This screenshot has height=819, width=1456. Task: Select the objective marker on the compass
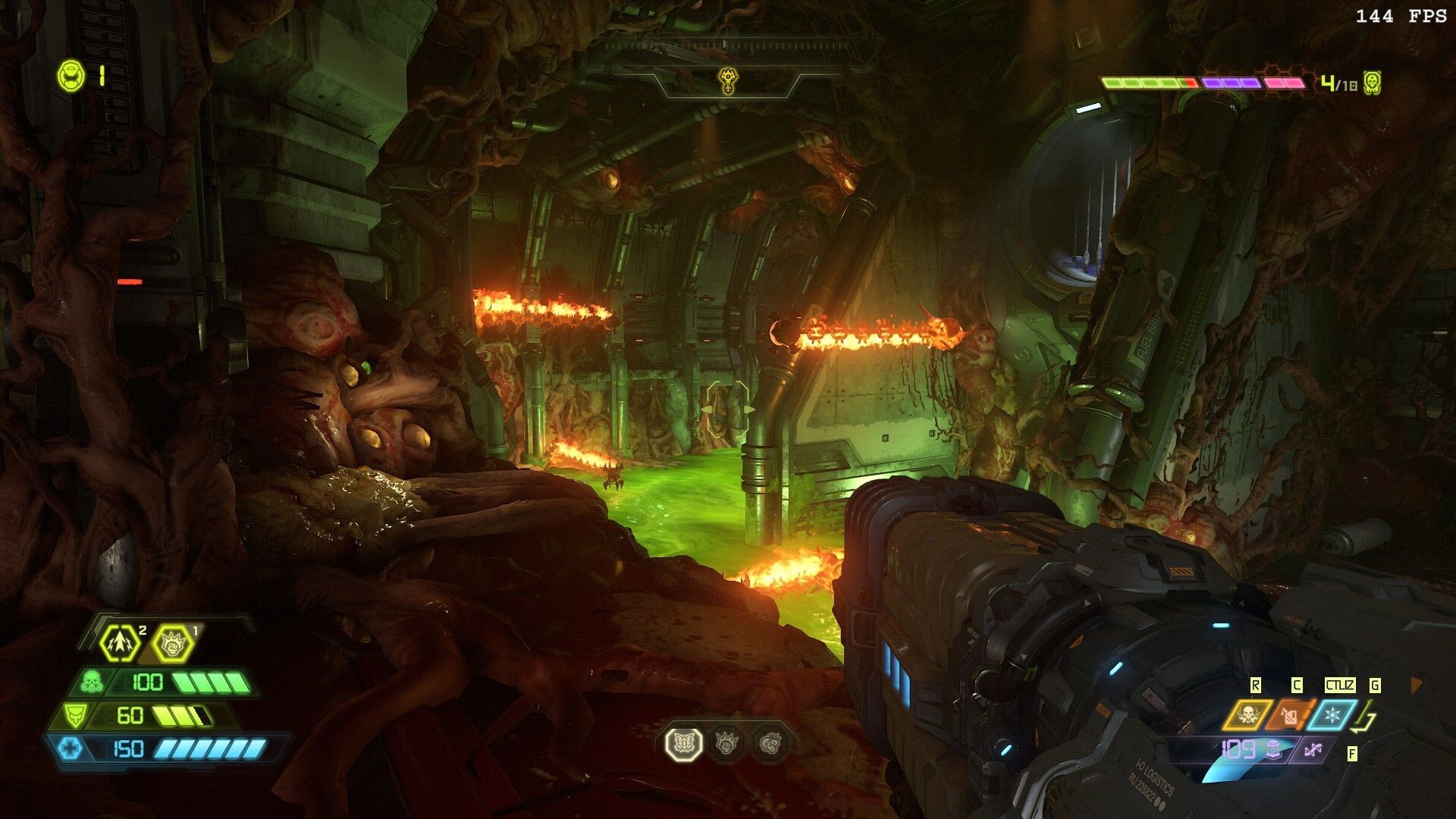tap(727, 78)
